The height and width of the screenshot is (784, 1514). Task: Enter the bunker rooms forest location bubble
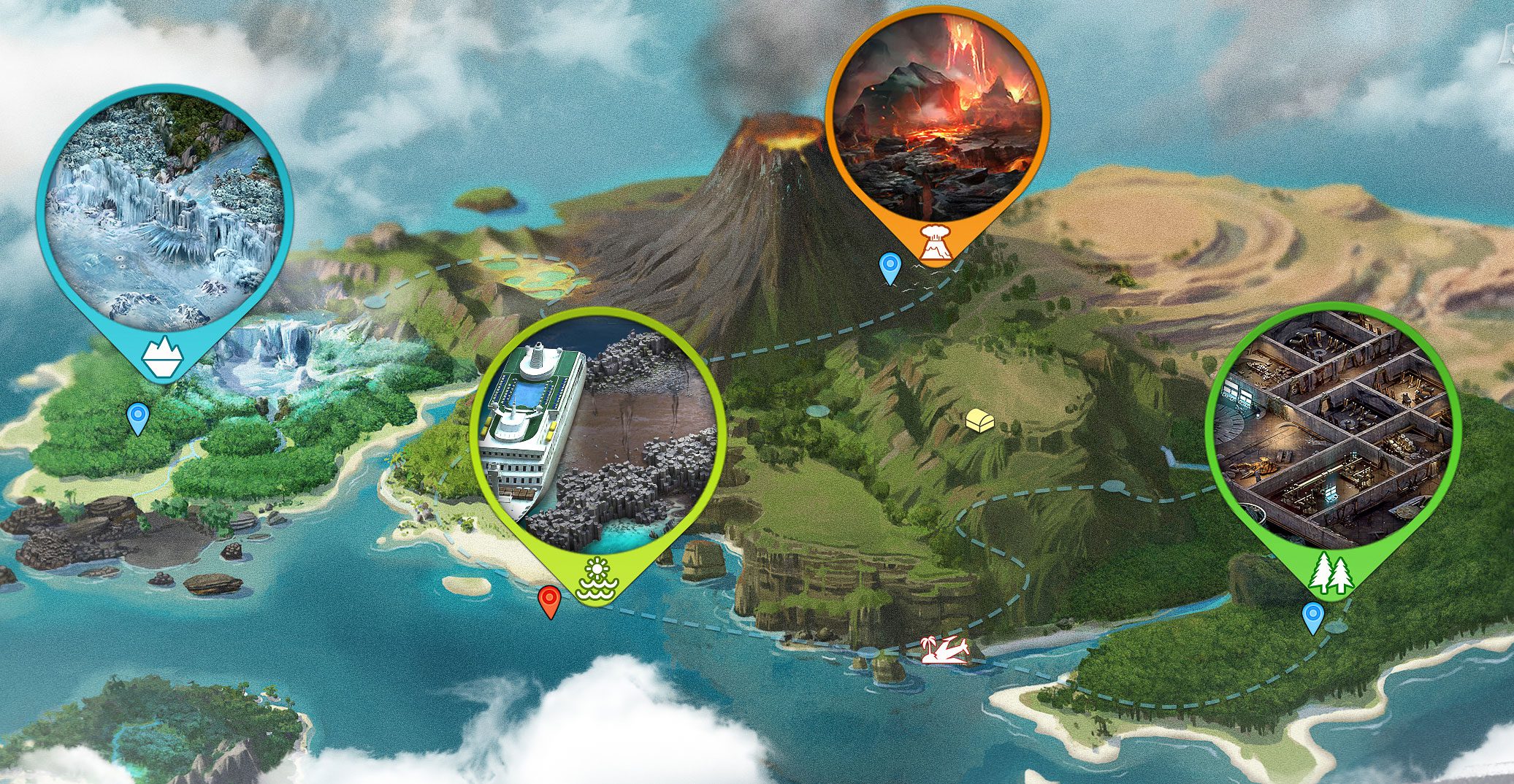[1333, 431]
